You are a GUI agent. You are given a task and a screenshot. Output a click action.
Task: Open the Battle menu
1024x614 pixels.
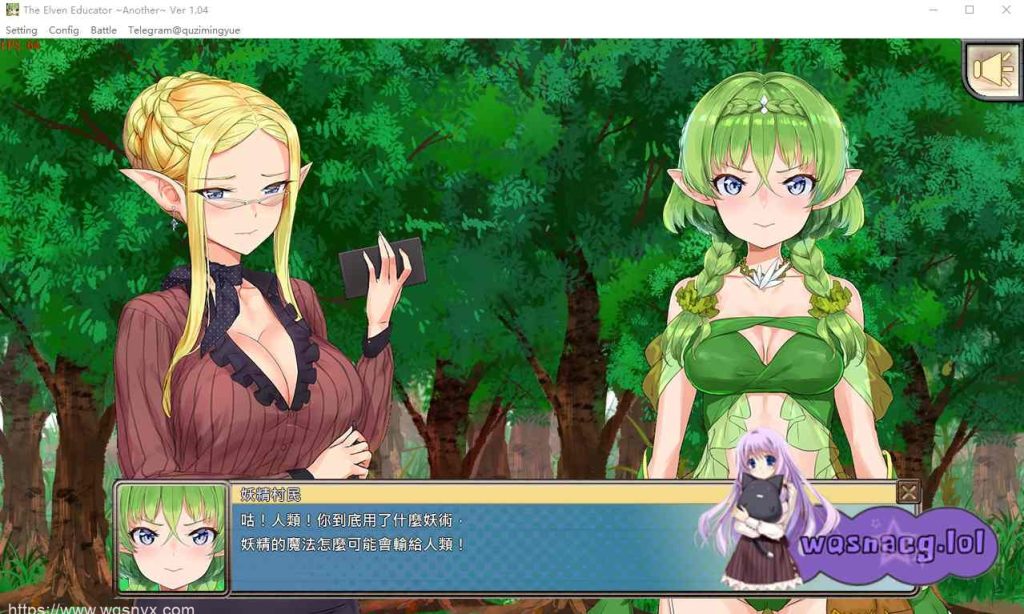(x=104, y=30)
